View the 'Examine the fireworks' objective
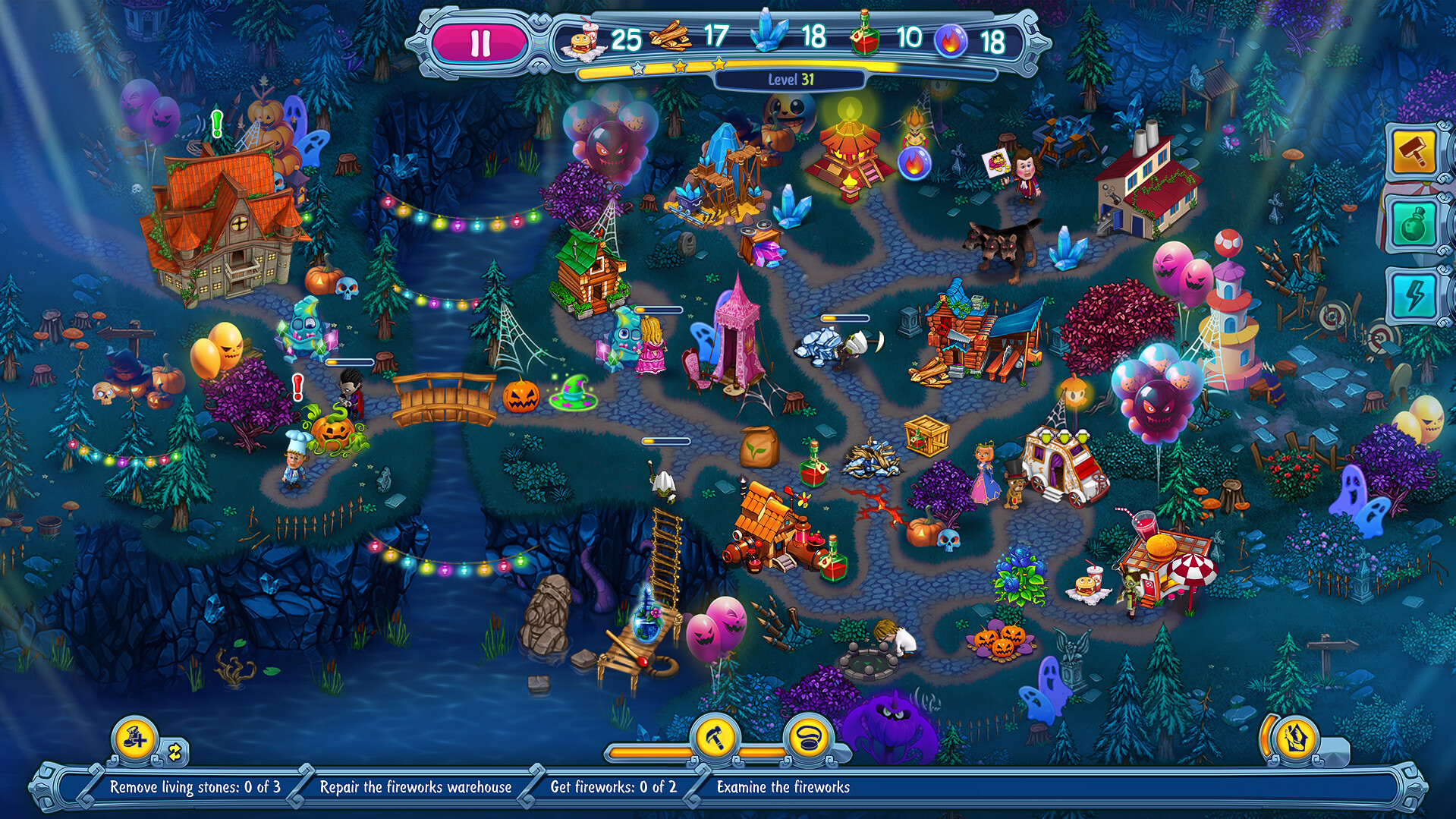Screen dimensions: 1456x819 pyautogui.click(x=783, y=787)
